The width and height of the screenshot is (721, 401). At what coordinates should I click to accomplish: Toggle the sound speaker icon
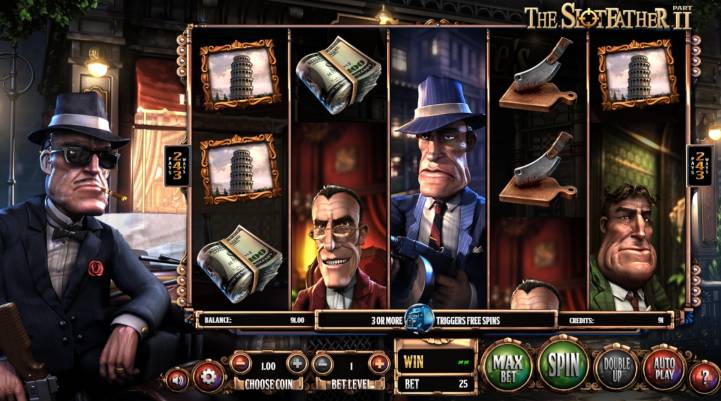coord(179,379)
